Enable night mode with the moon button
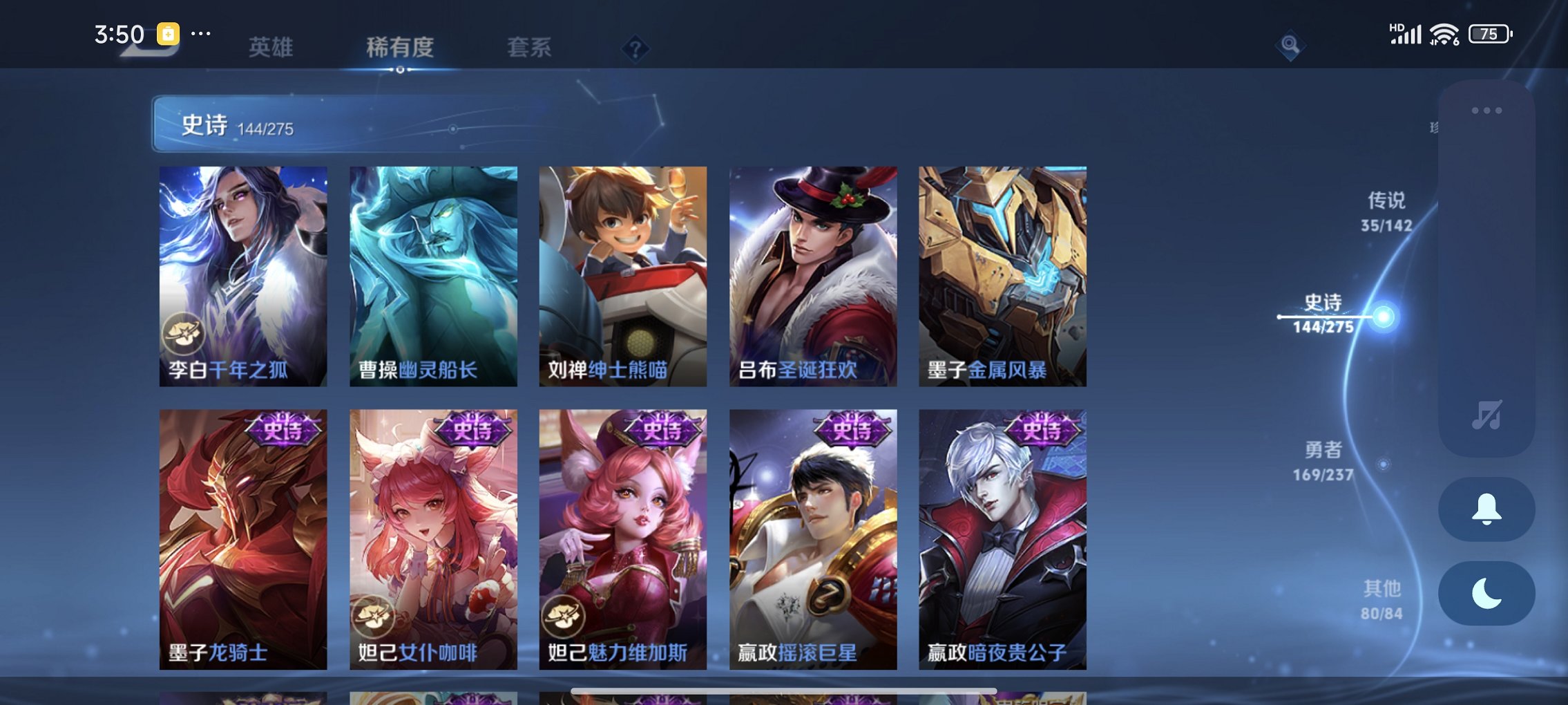 [1487, 591]
